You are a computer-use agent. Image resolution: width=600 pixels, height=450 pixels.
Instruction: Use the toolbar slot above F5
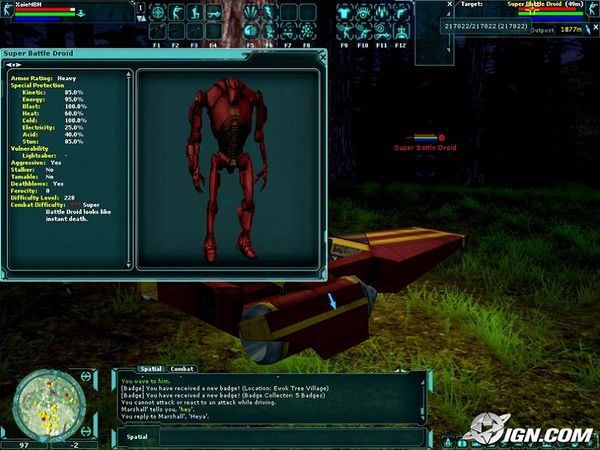(x=250, y=30)
